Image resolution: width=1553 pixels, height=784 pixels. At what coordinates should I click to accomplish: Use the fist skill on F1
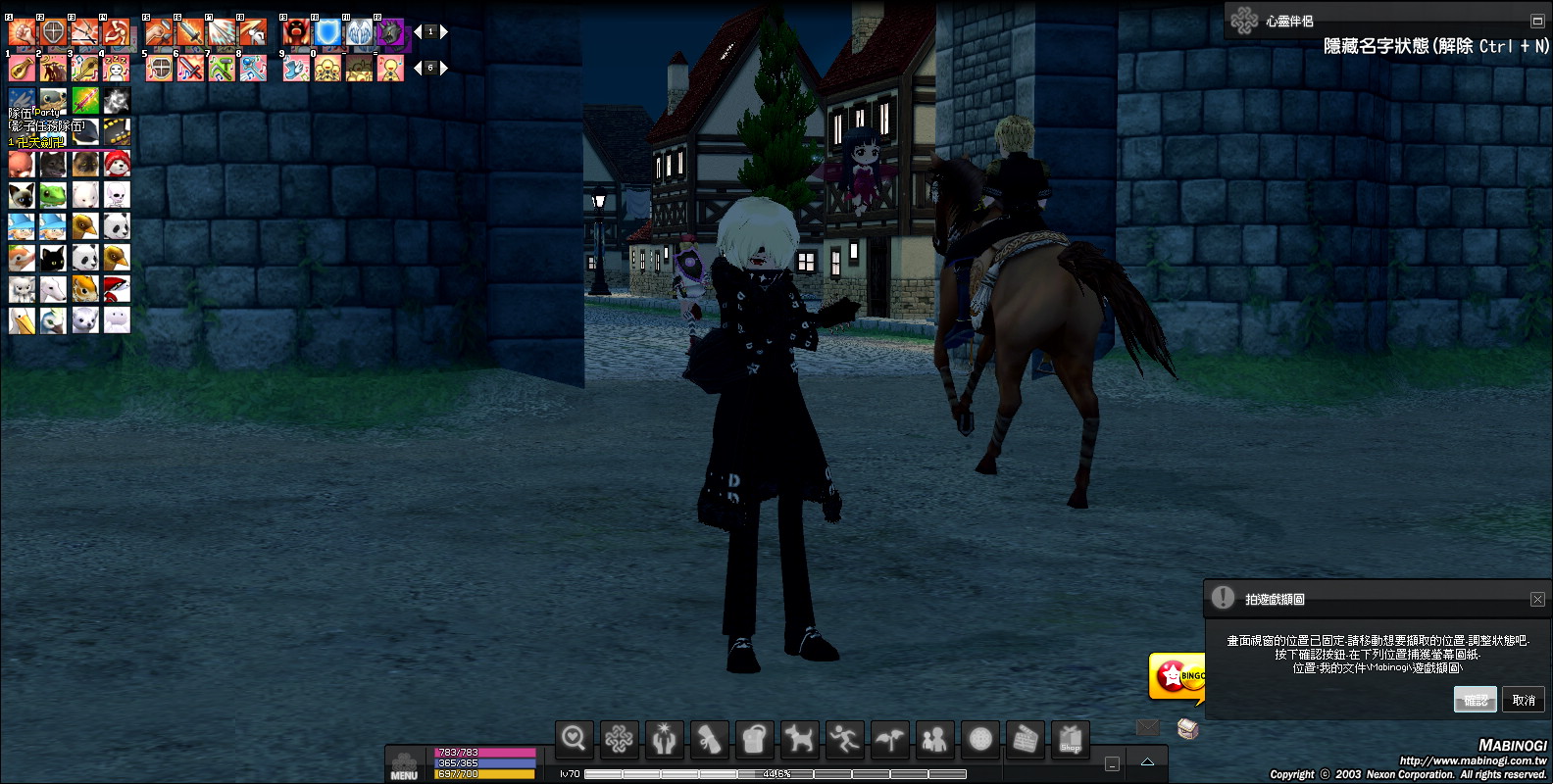pyautogui.click(x=22, y=33)
